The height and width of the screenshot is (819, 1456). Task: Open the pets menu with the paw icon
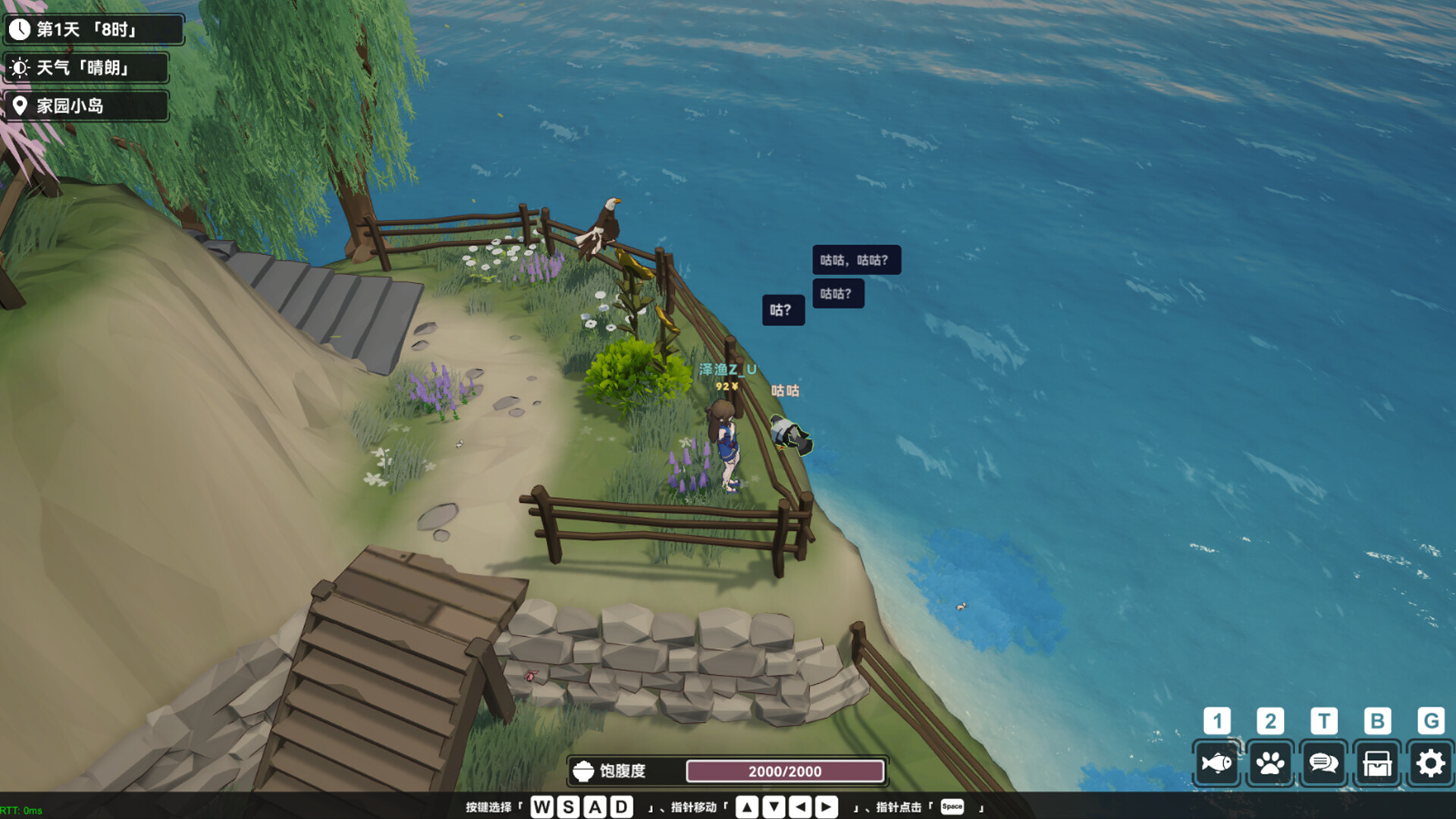(1270, 762)
